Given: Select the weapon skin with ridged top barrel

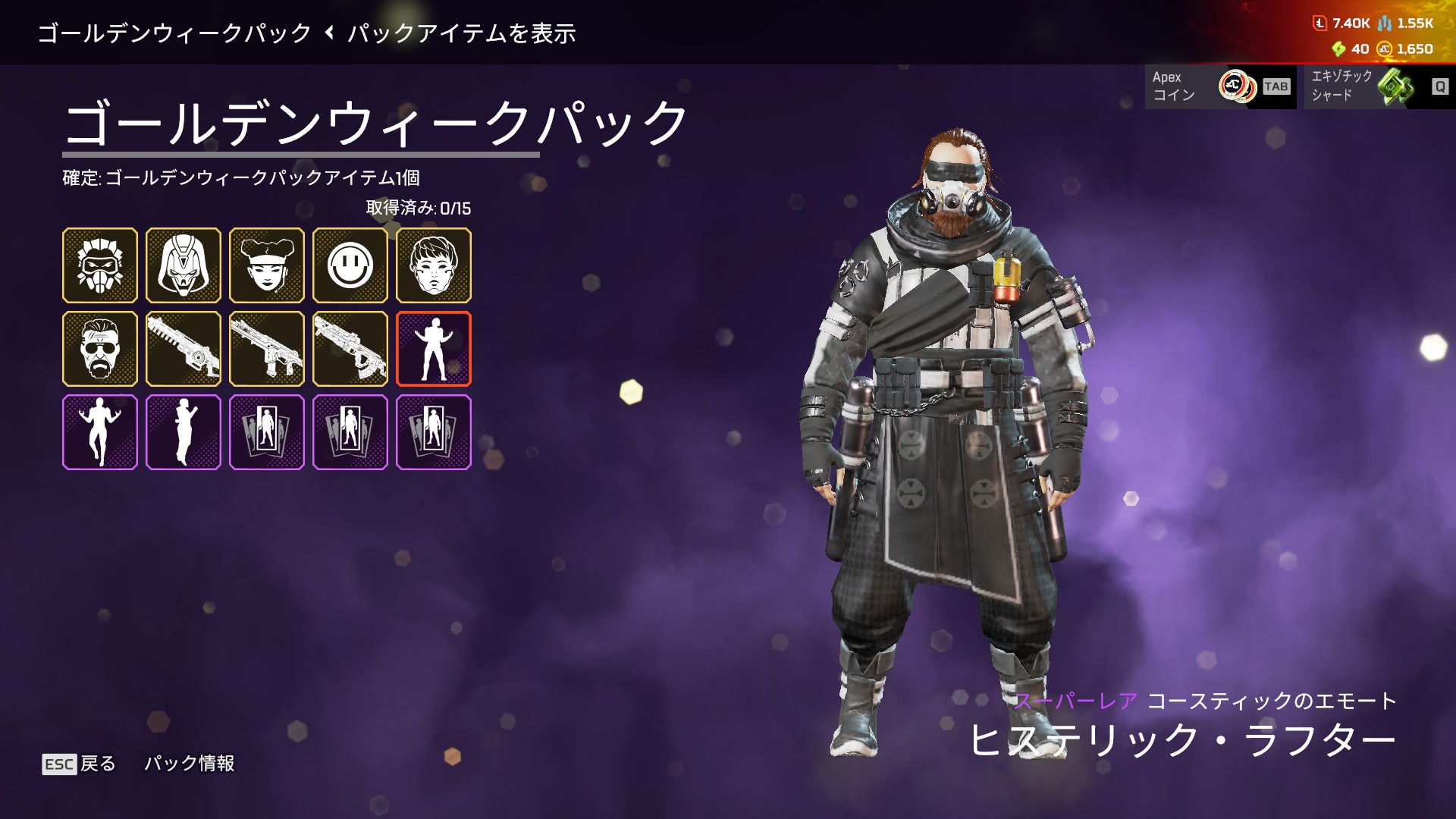Looking at the screenshot, I should [184, 349].
